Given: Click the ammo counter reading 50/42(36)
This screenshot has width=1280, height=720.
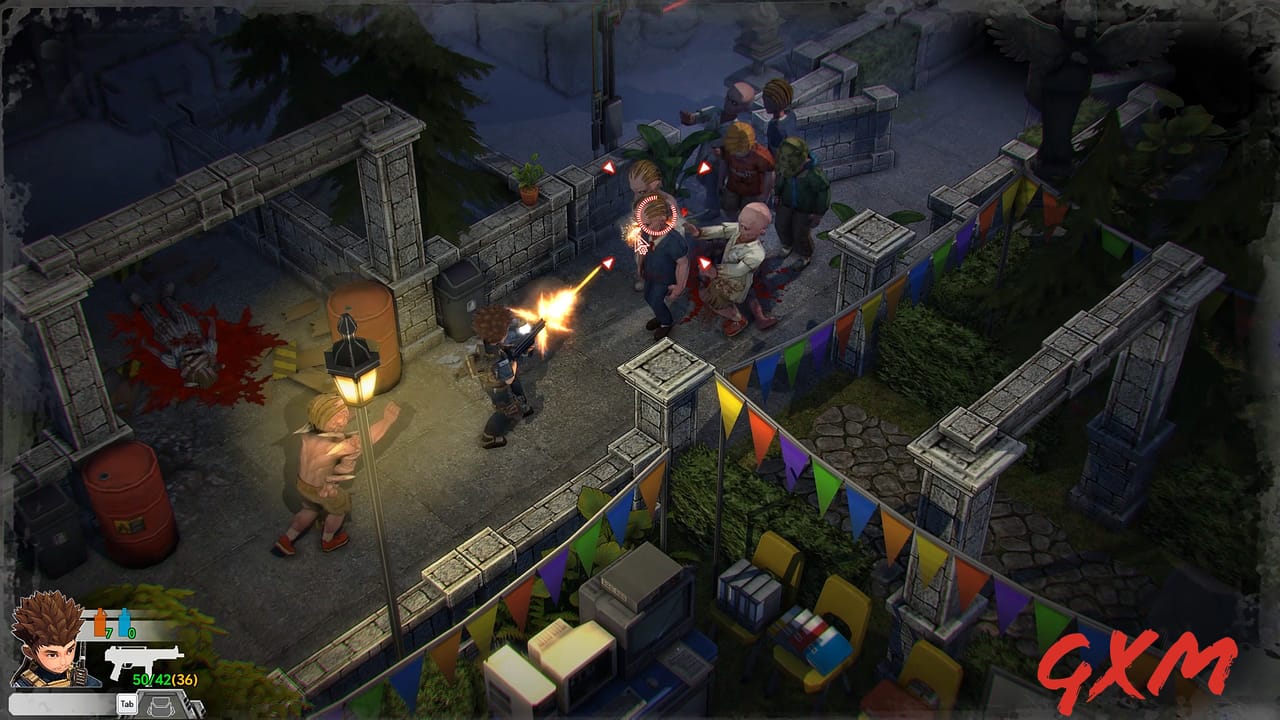Looking at the screenshot, I should coord(164,677).
